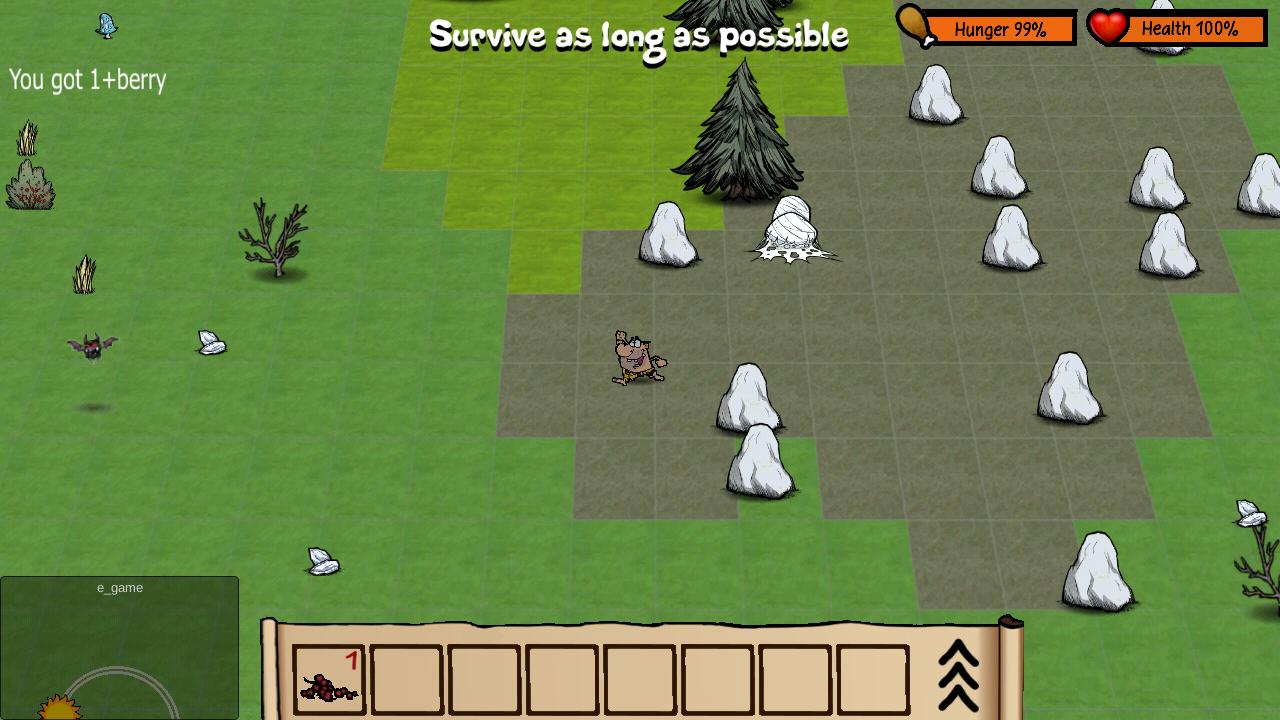Click the heart Health icon
Screen dimensions: 1280x720
click(x=1110, y=28)
